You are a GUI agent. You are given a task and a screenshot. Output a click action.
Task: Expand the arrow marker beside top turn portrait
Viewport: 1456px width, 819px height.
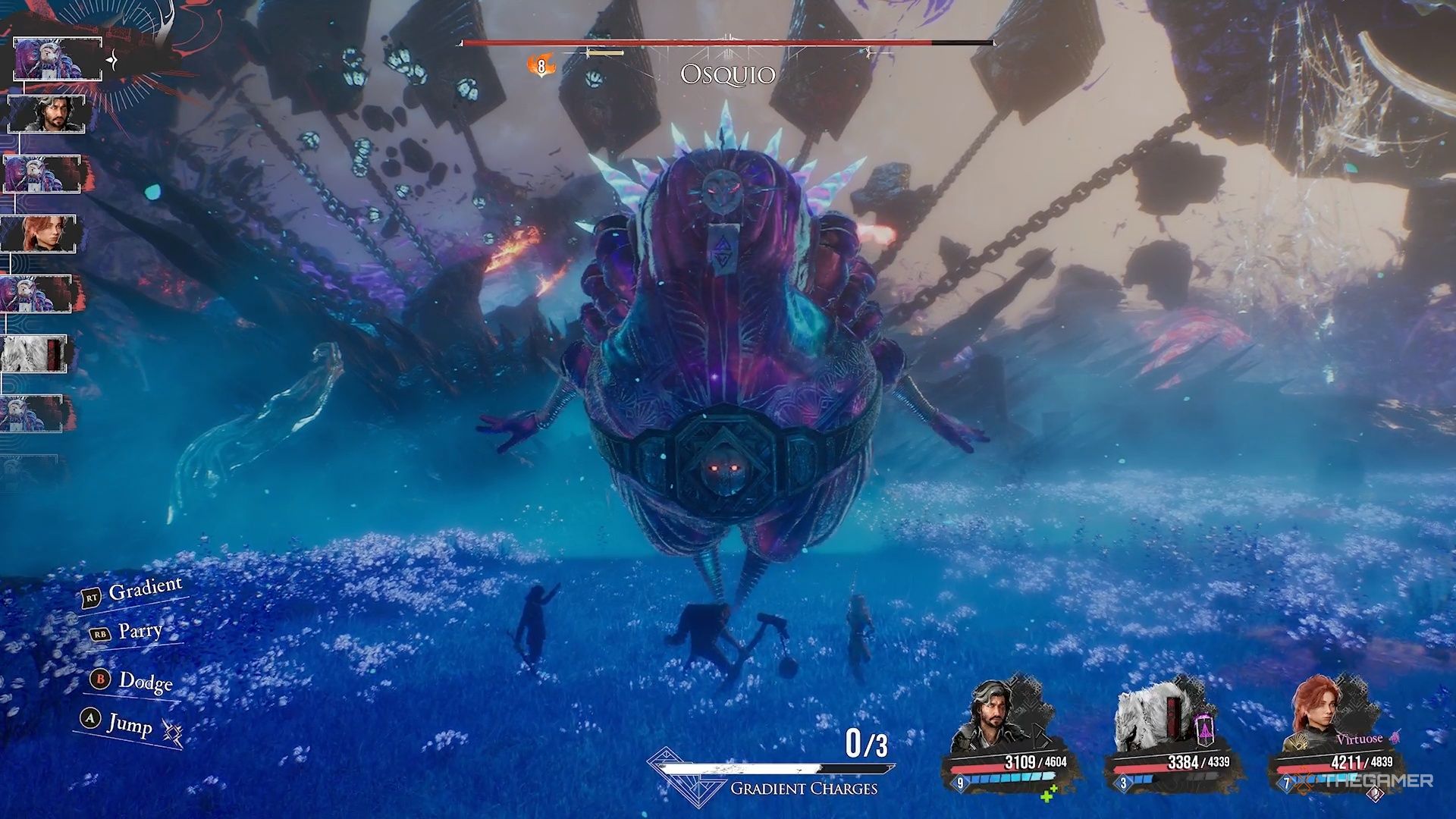111,59
